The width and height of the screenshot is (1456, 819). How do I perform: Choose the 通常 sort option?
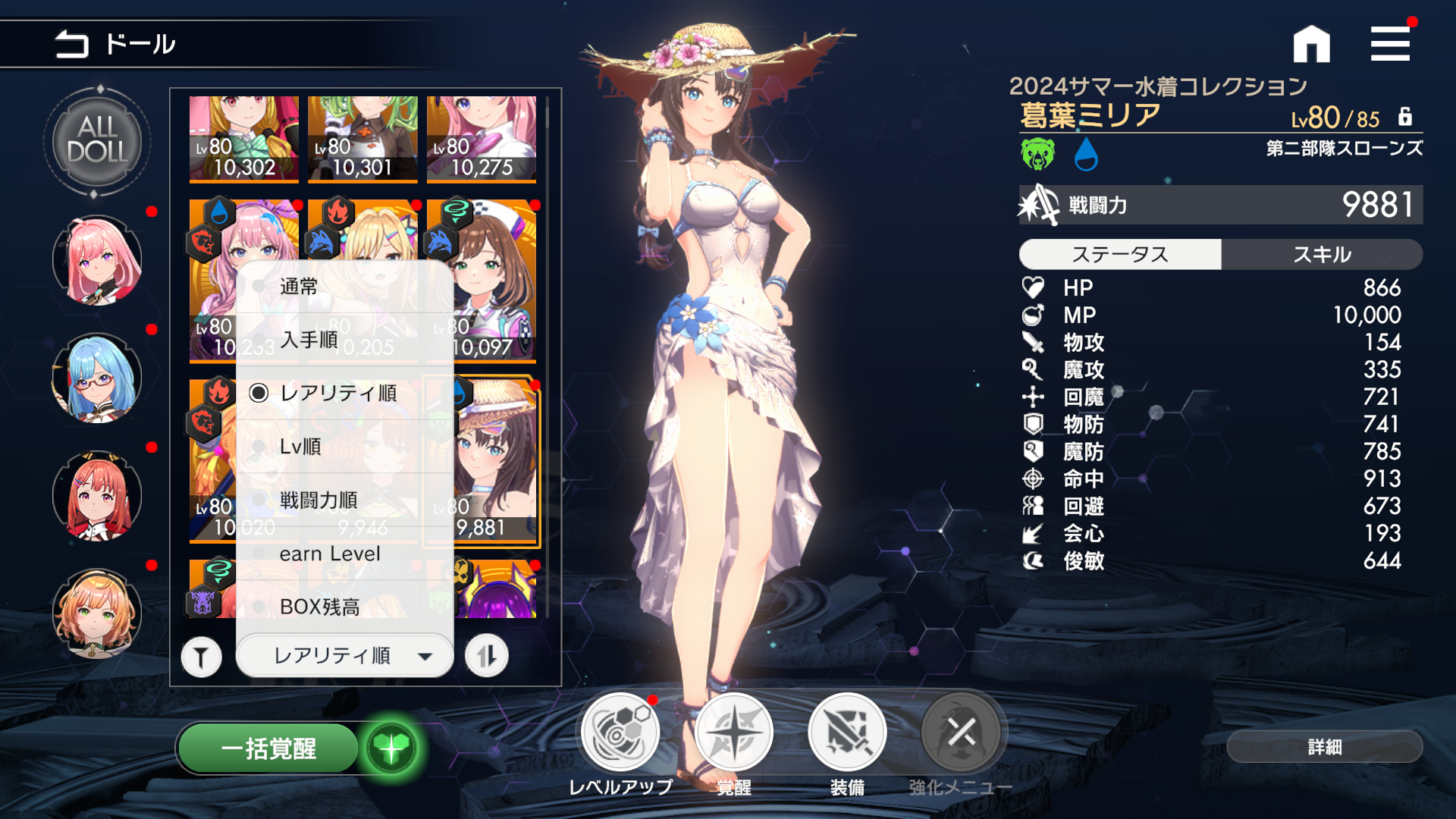298,287
